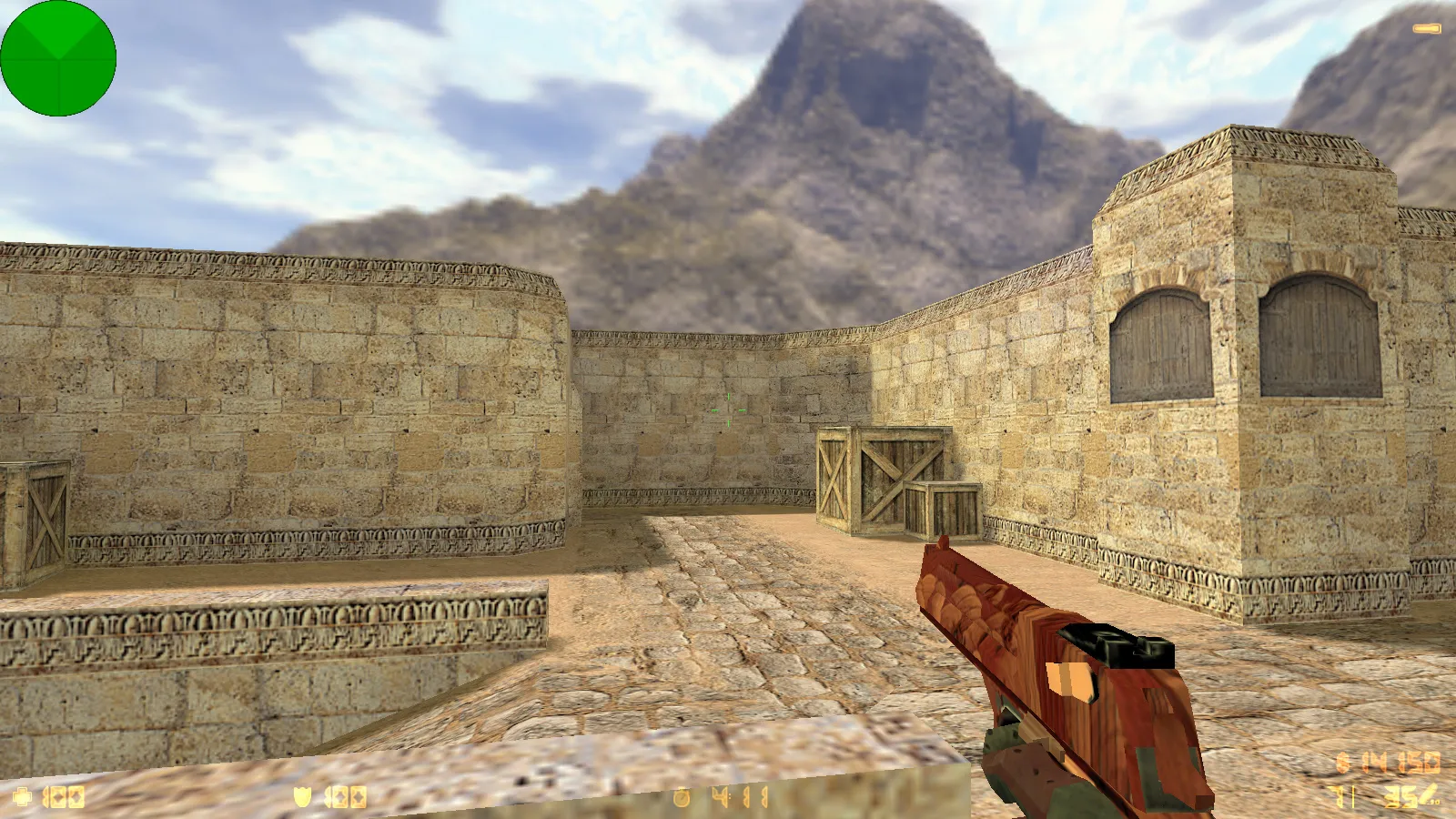Viewport: 1456px width, 819px height.
Task: Click the flashlight indicator icon
Action: tap(1426, 29)
